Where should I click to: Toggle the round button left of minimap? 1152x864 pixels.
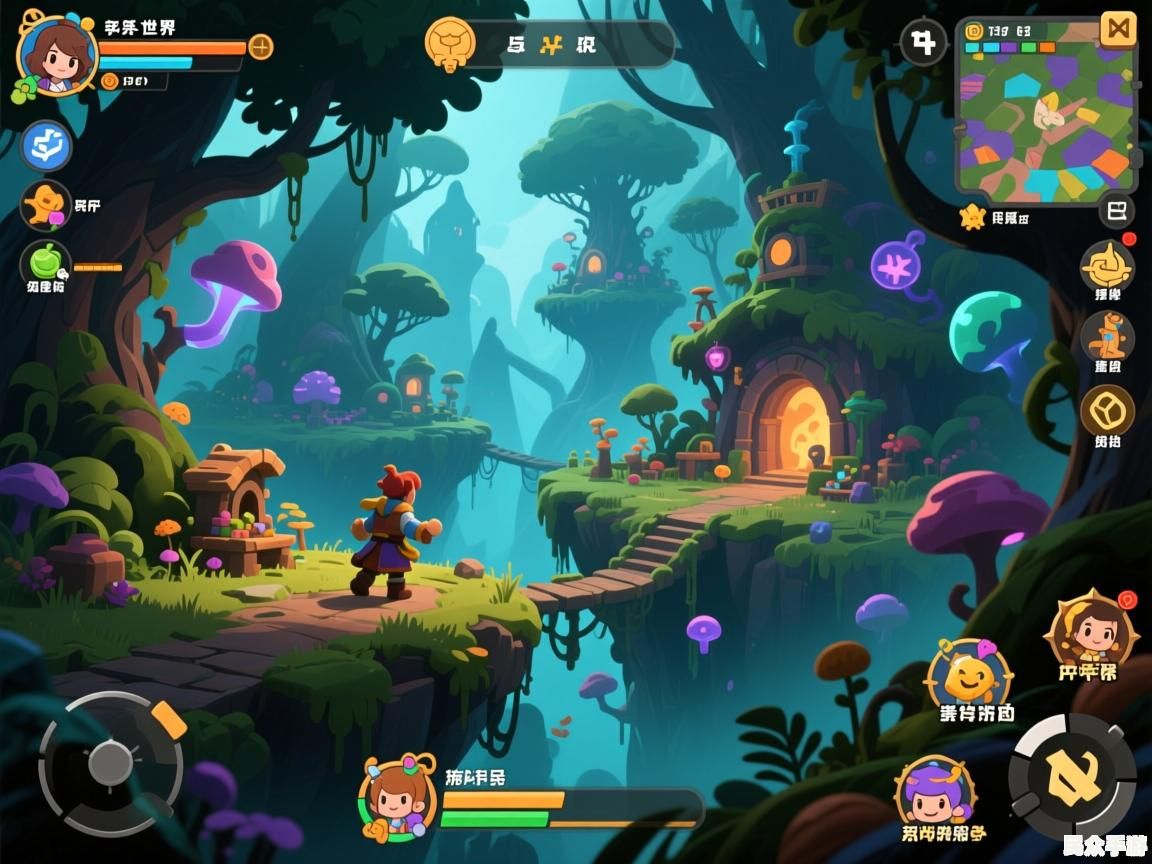(923, 44)
